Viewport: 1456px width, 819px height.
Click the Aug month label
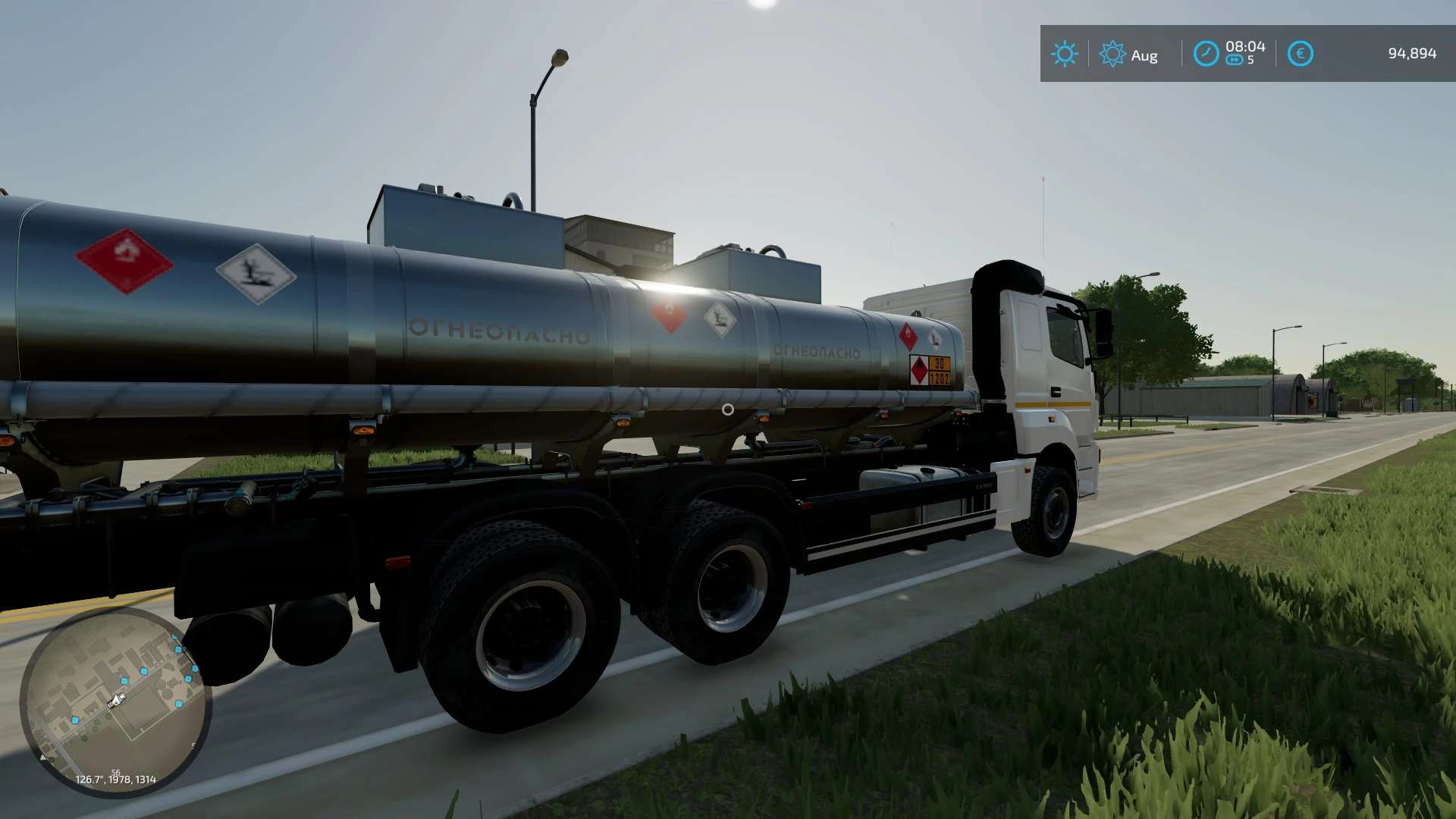tap(1144, 55)
